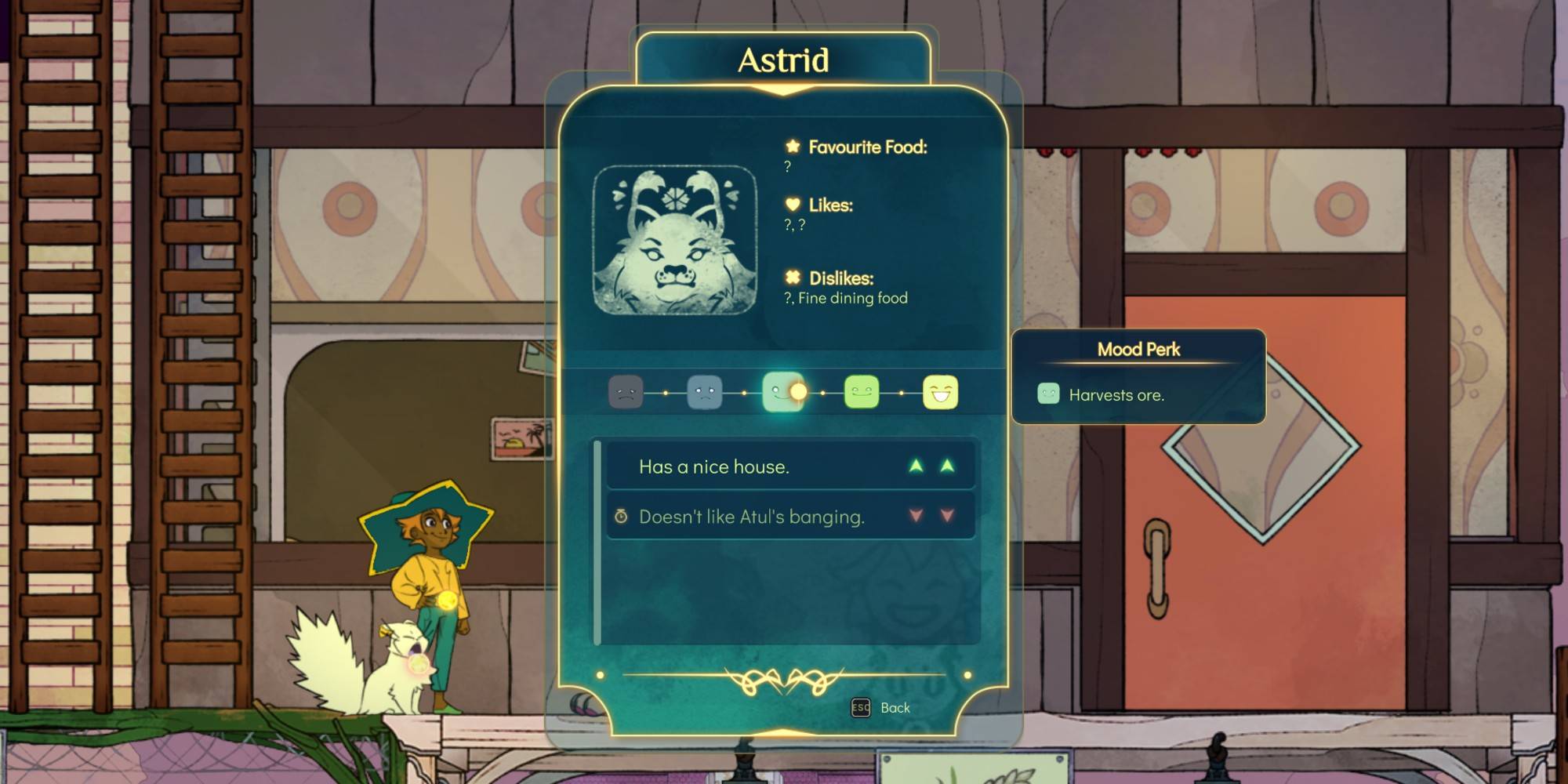Select the saddest grey mood face
1568x784 pixels.
tap(626, 392)
